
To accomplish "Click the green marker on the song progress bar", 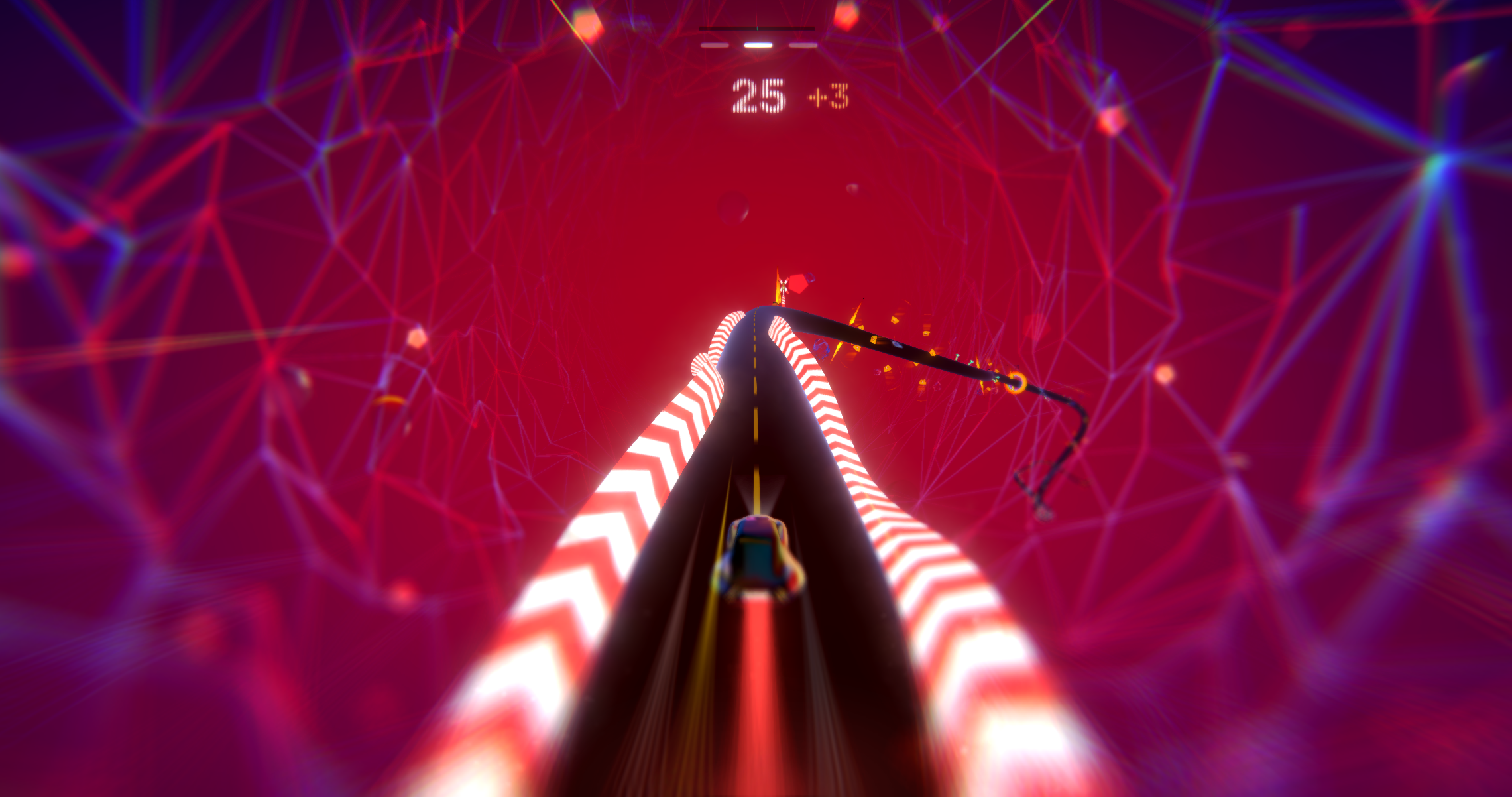I will point(757,28).
